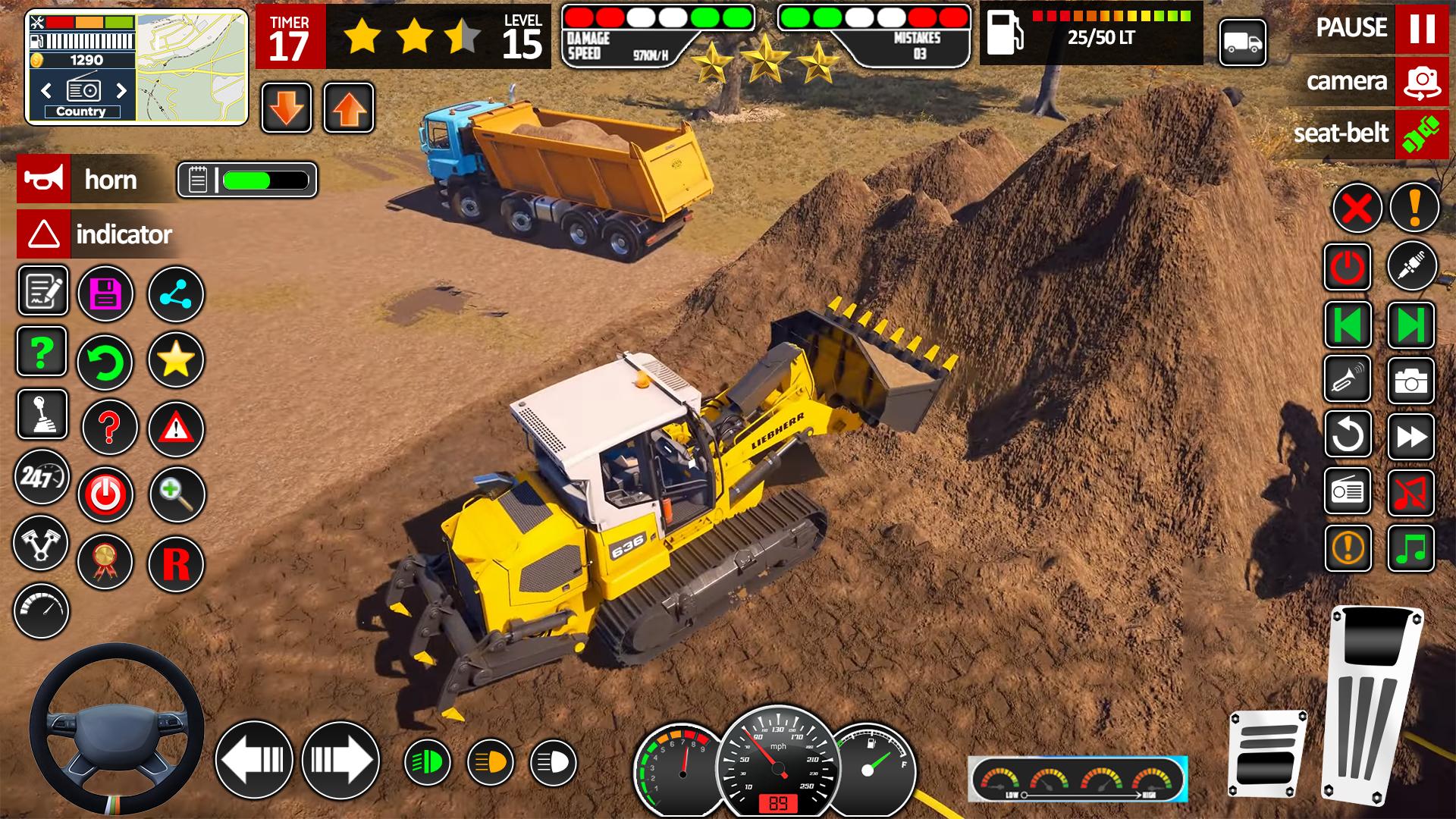Click the red R reverse button
Image resolution: width=1456 pixels, height=819 pixels.
pos(176,564)
